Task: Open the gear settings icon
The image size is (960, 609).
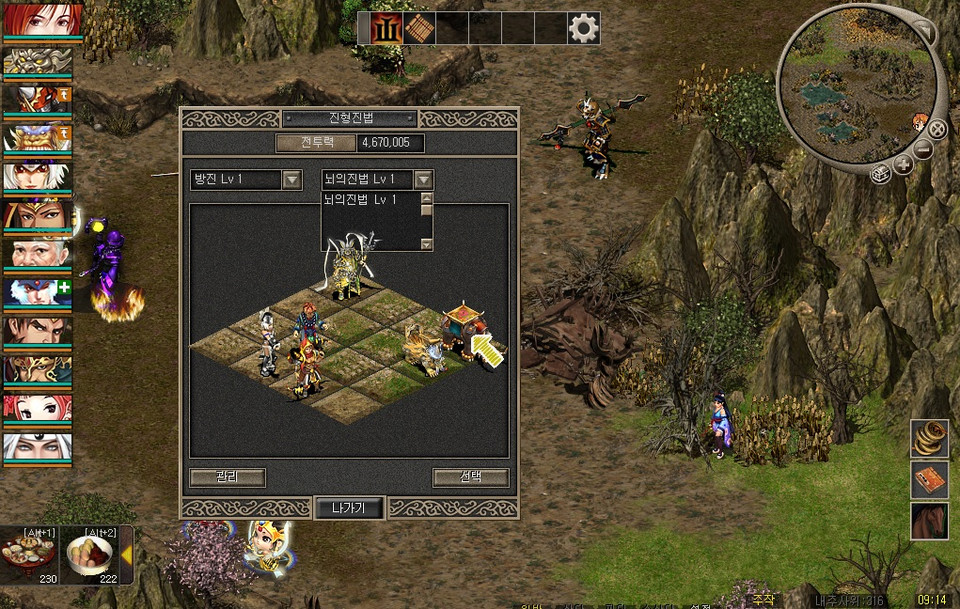Action: pyautogui.click(x=583, y=28)
